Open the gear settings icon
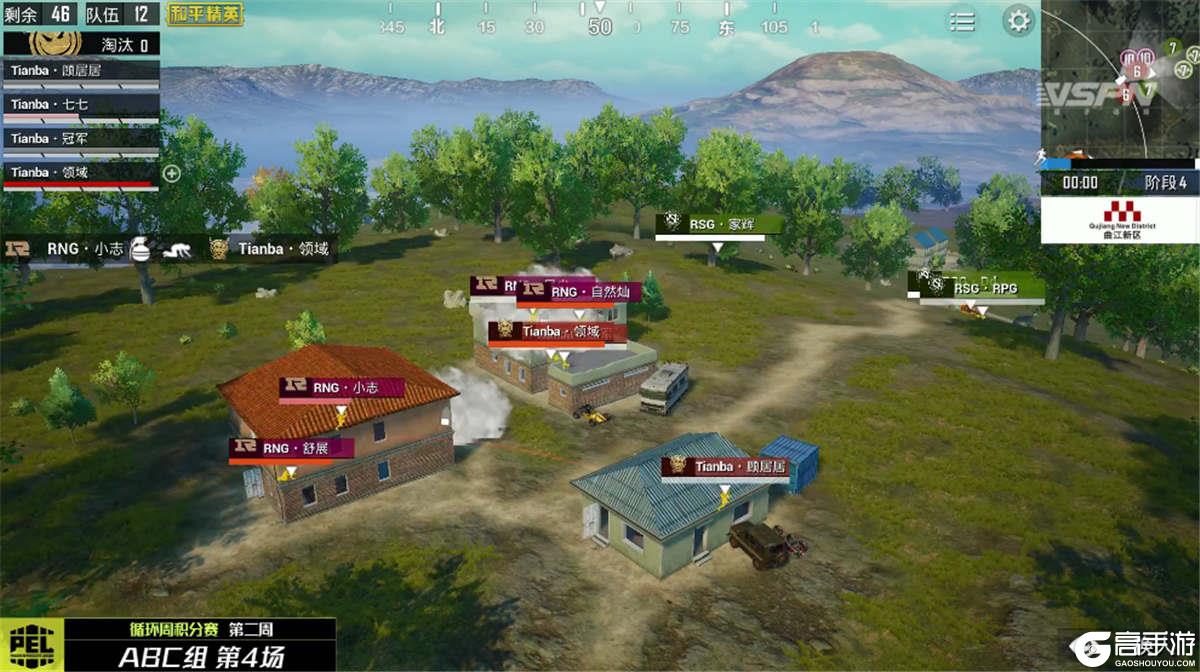Viewport: 1200px width, 672px height. 1018,21
